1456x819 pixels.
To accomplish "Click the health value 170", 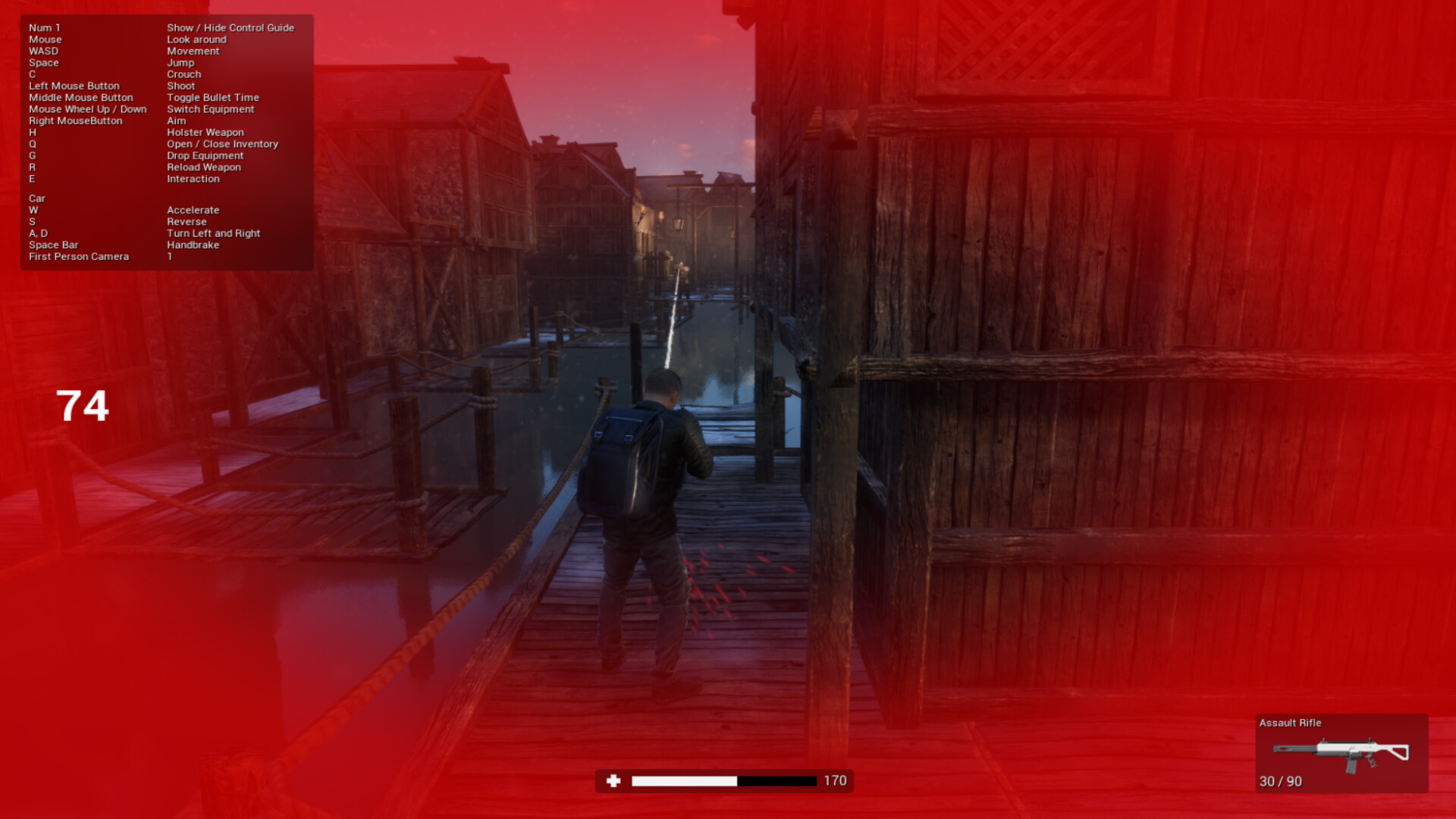I will pos(835,779).
